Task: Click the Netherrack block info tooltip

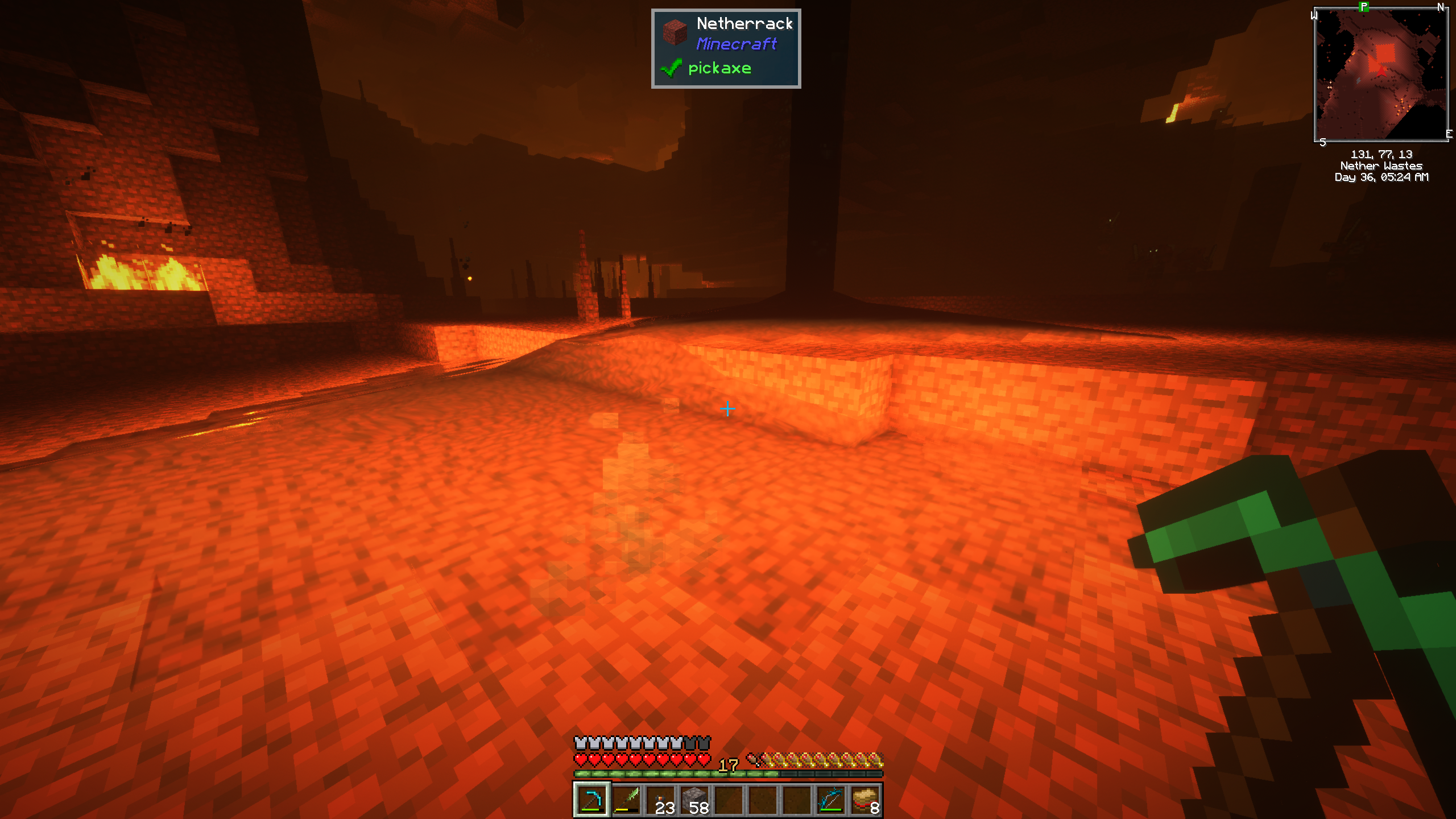Action: coord(726,48)
